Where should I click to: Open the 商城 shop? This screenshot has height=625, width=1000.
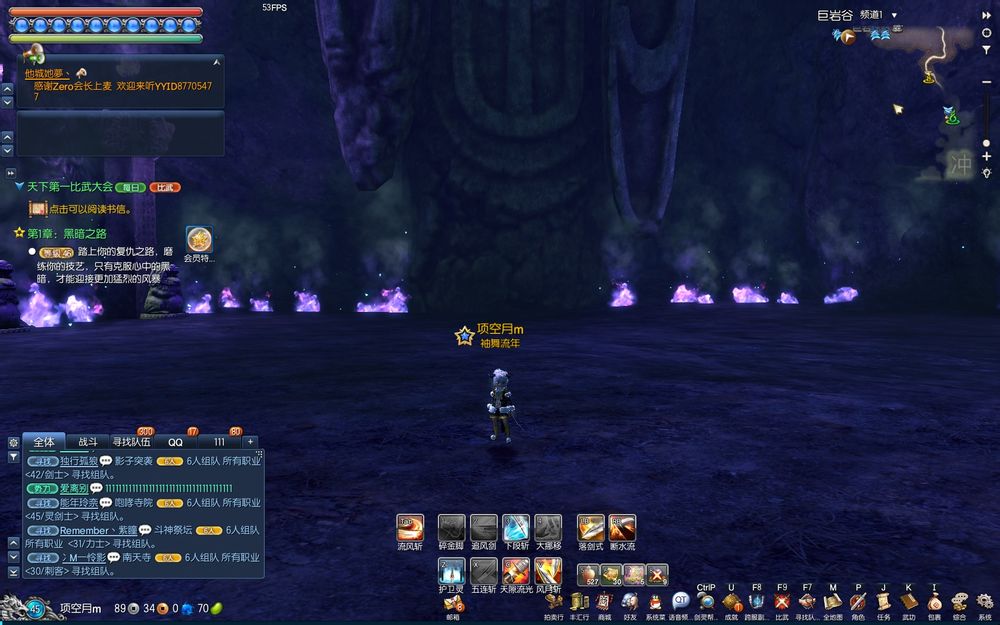tap(605, 601)
